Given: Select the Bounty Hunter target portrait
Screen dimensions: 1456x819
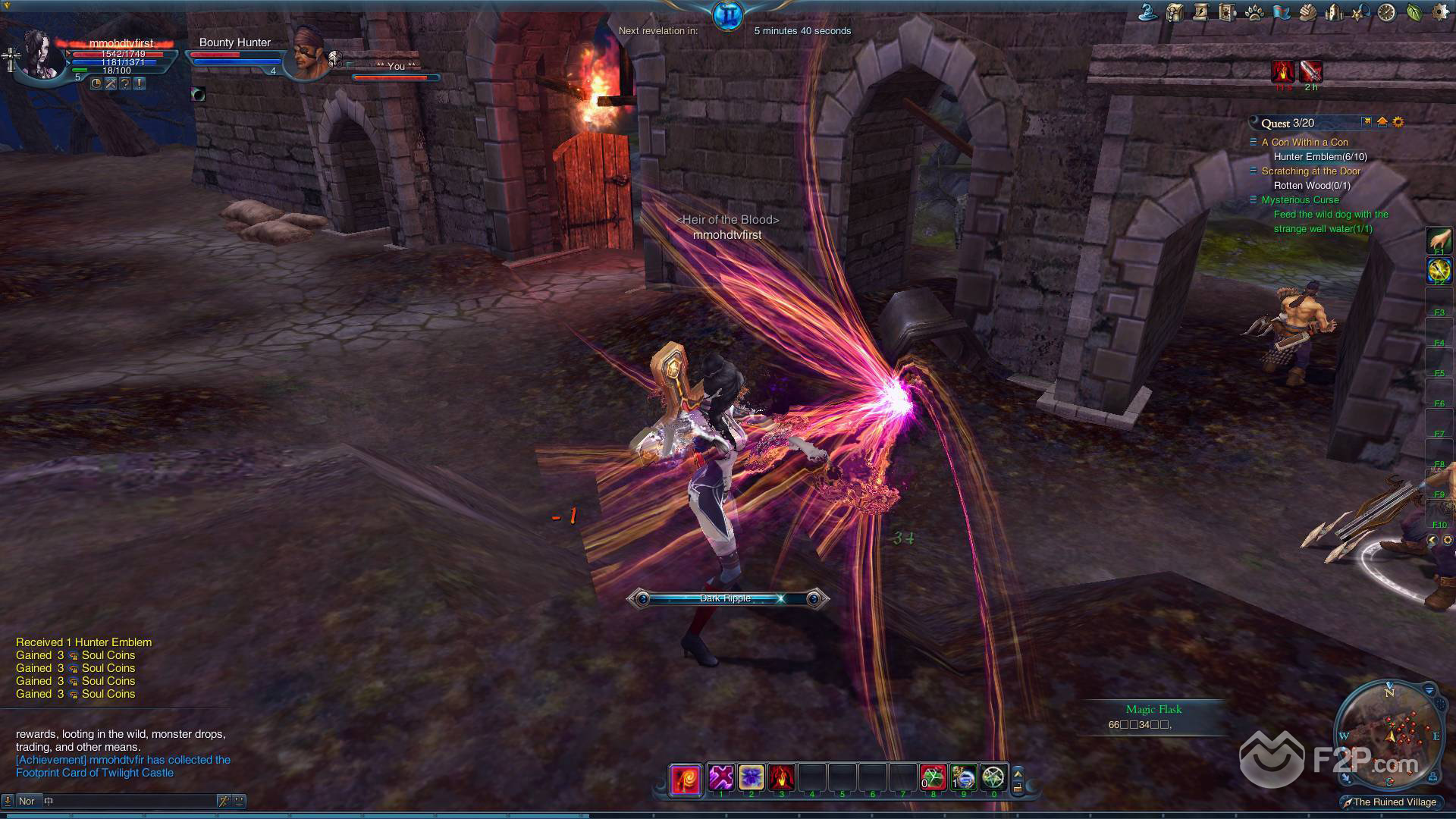Looking at the screenshot, I should point(309,53).
